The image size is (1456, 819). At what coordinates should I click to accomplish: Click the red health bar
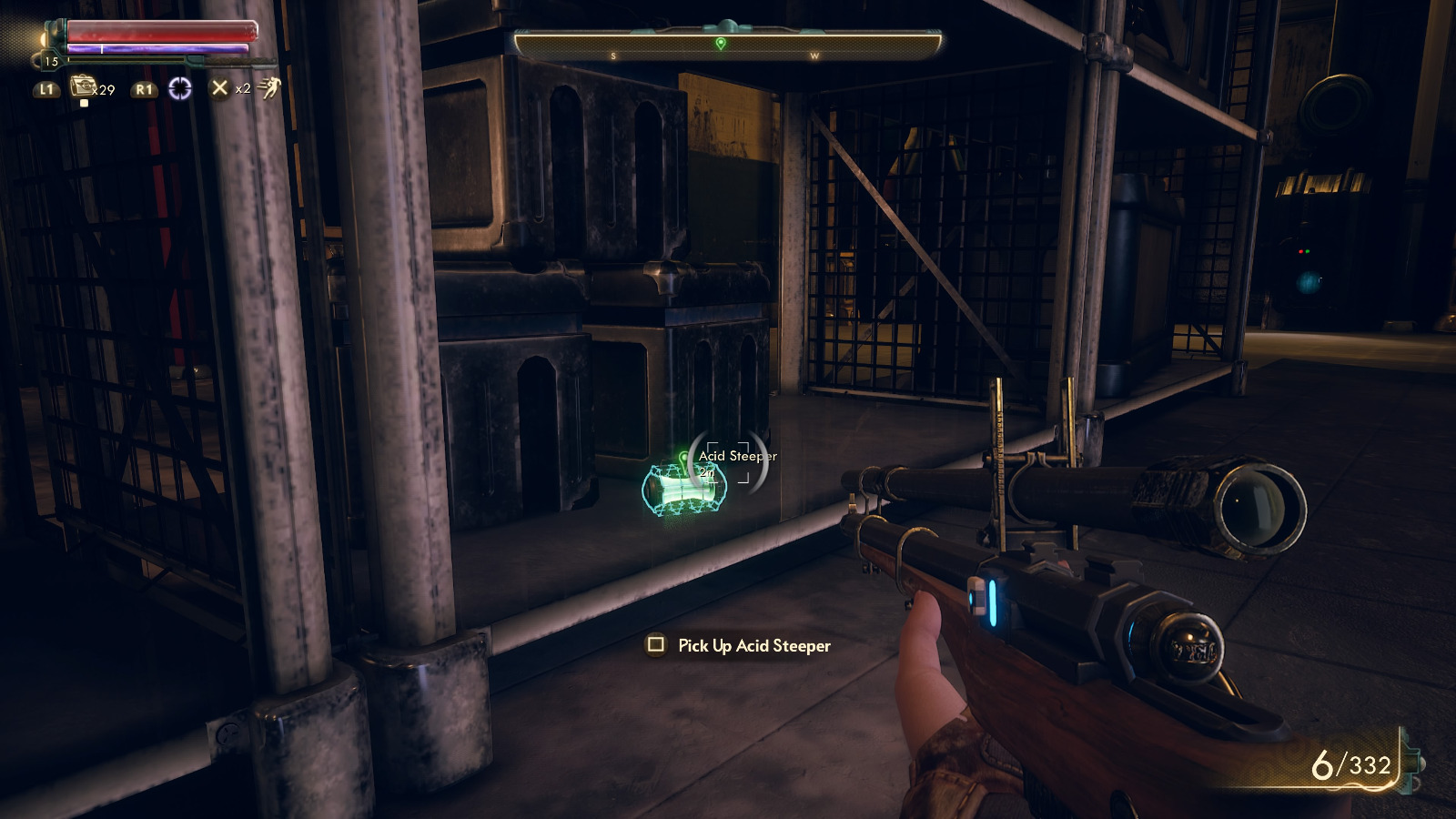[159, 31]
